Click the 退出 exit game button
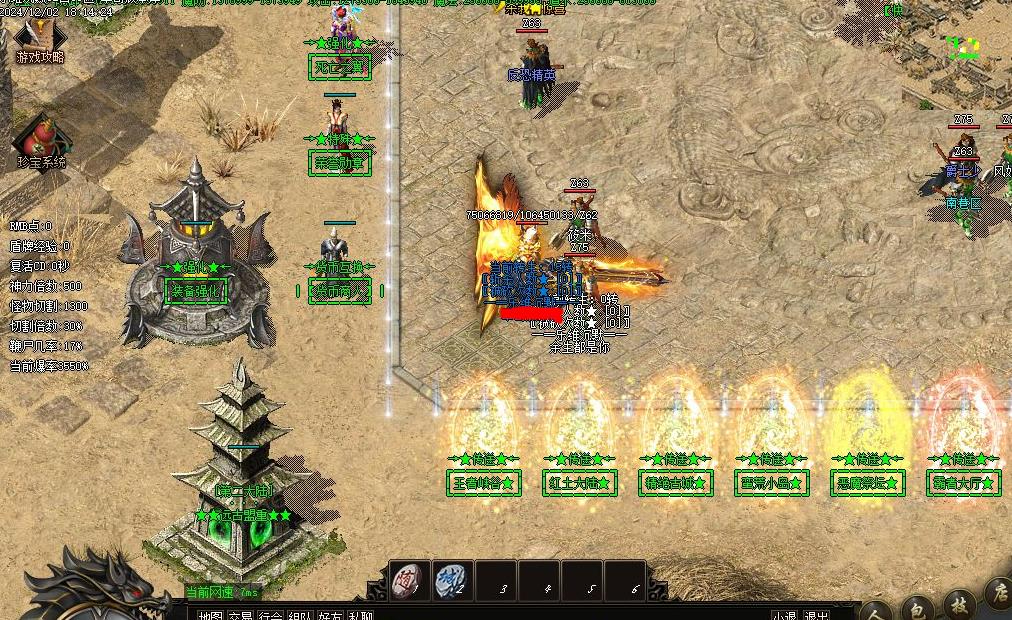The width and height of the screenshot is (1012, 620). [817, 614]
